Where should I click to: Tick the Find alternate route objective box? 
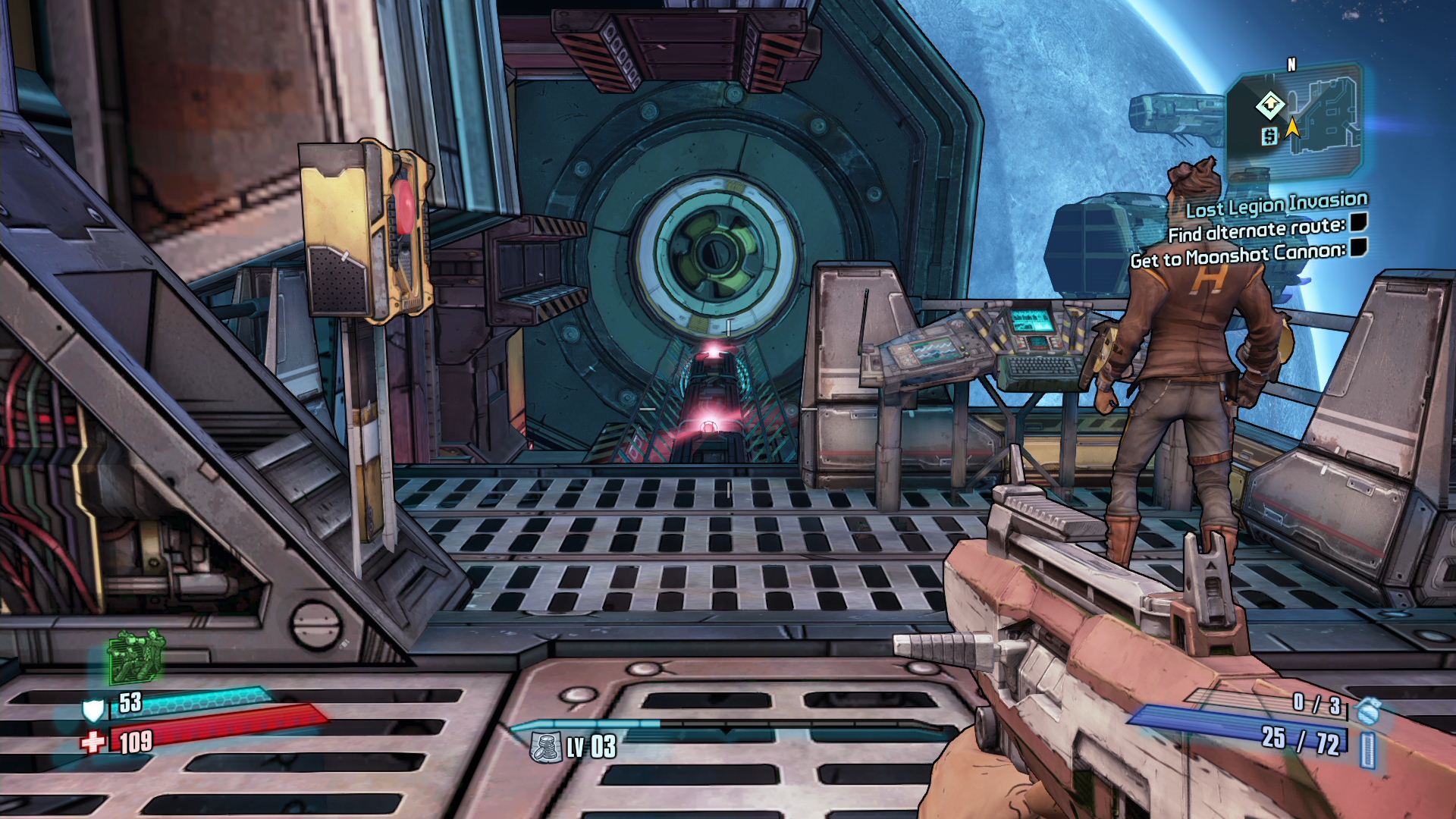click(1358, 222)
